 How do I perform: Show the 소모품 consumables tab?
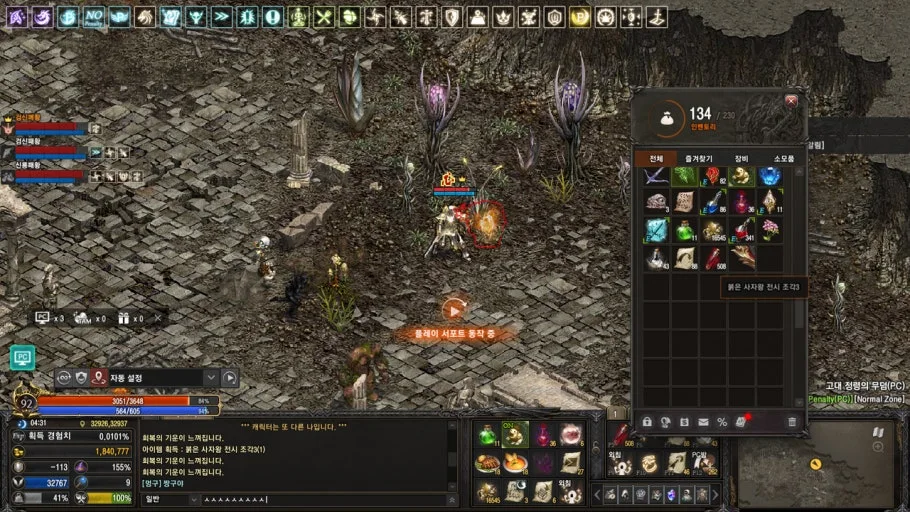tap(783, 159)
